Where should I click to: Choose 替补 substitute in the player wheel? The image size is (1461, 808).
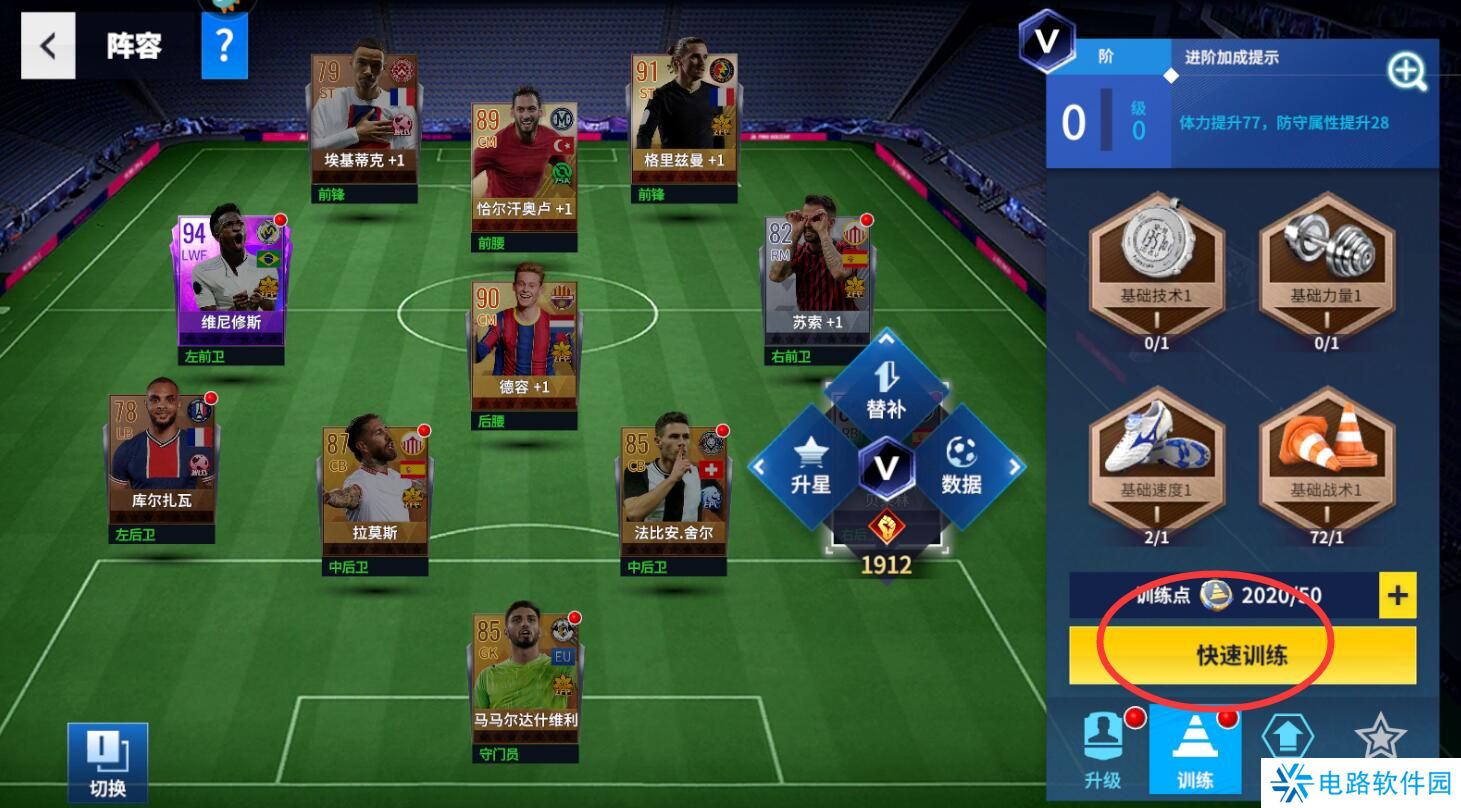tap(886, 392)
